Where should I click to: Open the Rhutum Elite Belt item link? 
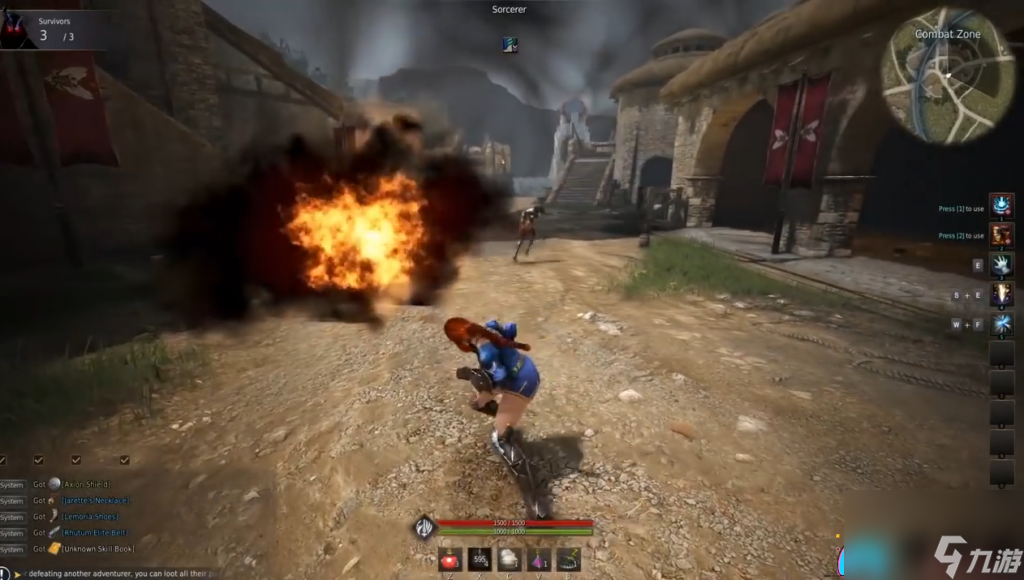pos(96,532)
